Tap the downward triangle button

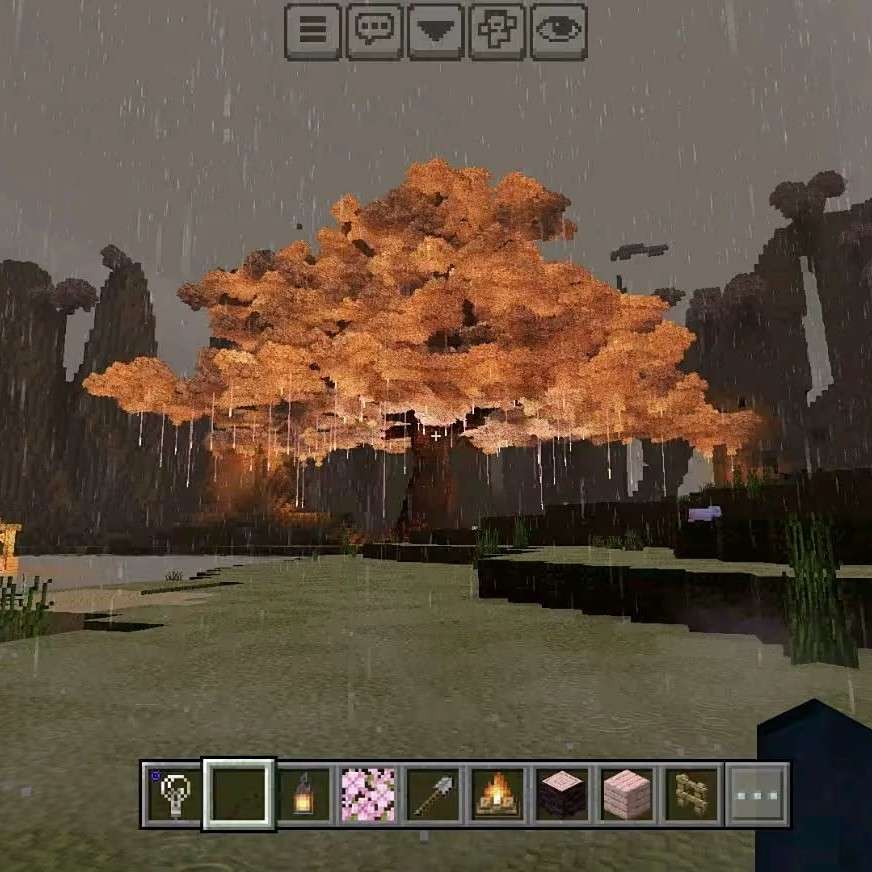435,31
